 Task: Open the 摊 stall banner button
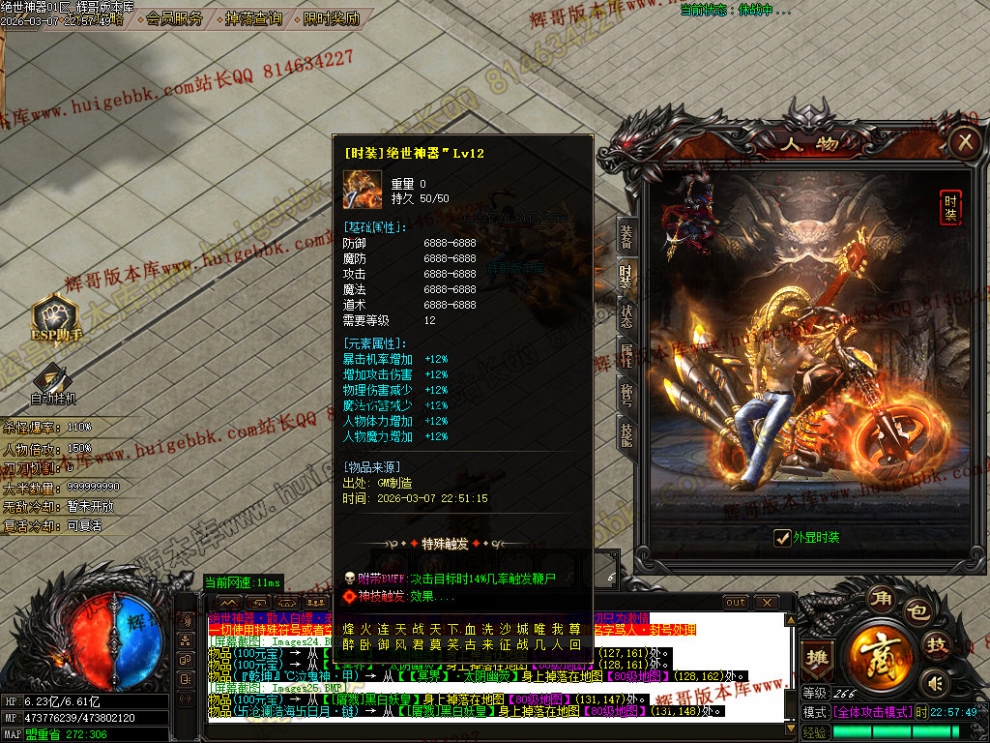817,656
